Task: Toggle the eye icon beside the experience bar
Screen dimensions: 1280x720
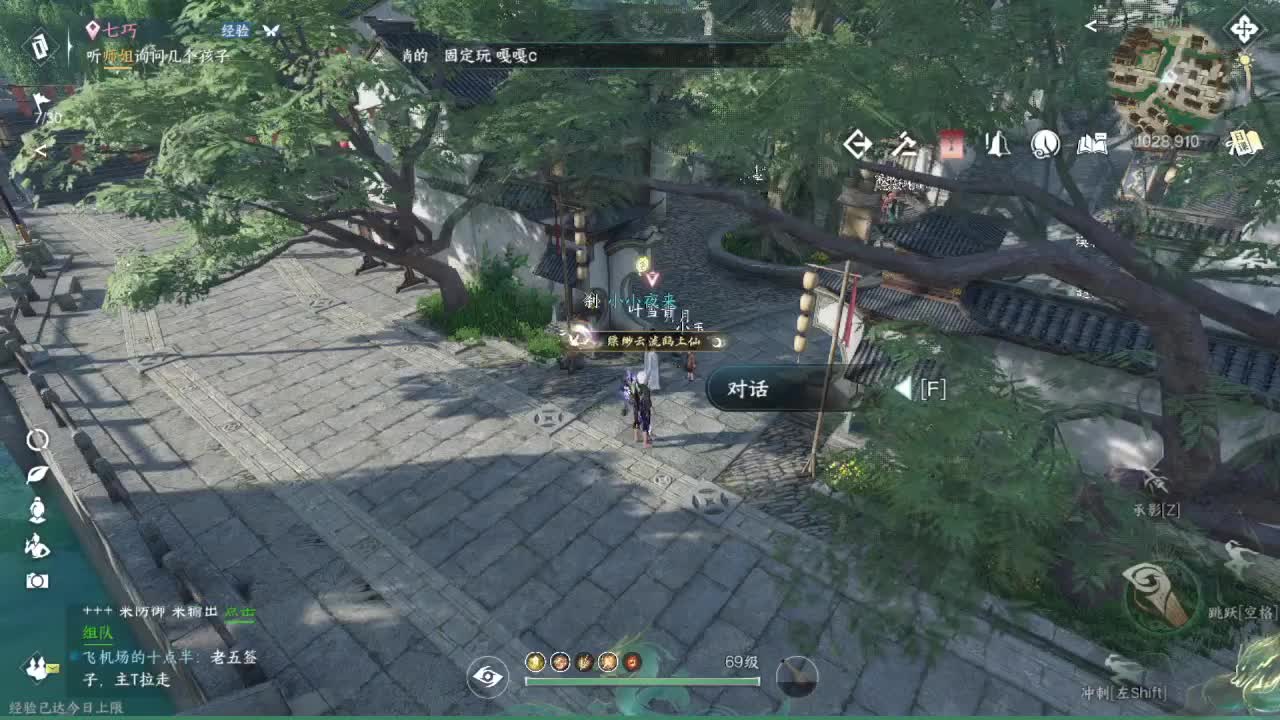Action: (x=487, y=679)
